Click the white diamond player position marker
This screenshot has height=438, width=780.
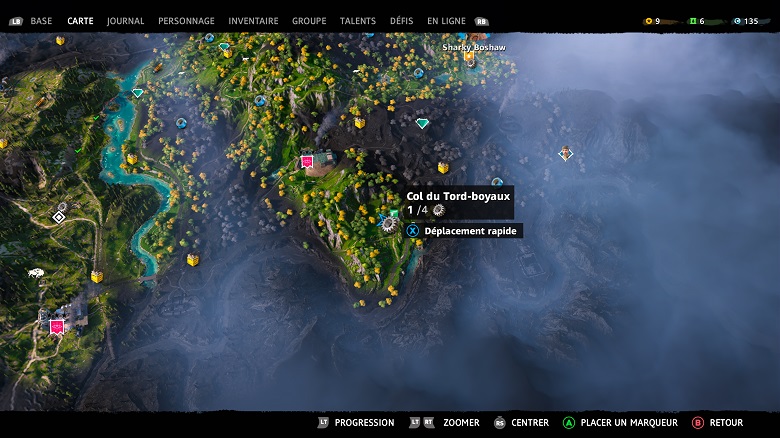(x=59, y=216)
